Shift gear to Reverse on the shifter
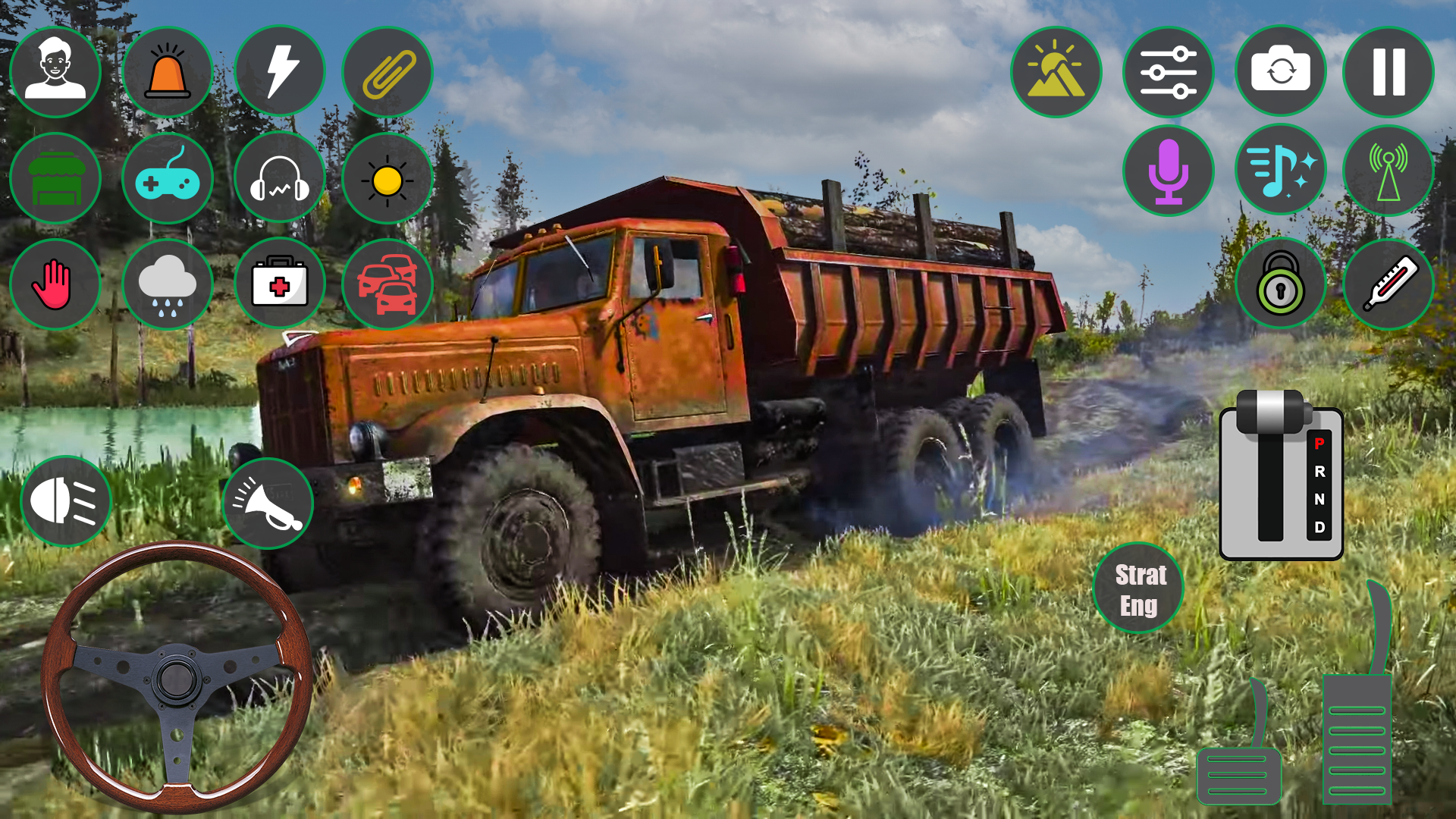 [x=1319, y=472]
